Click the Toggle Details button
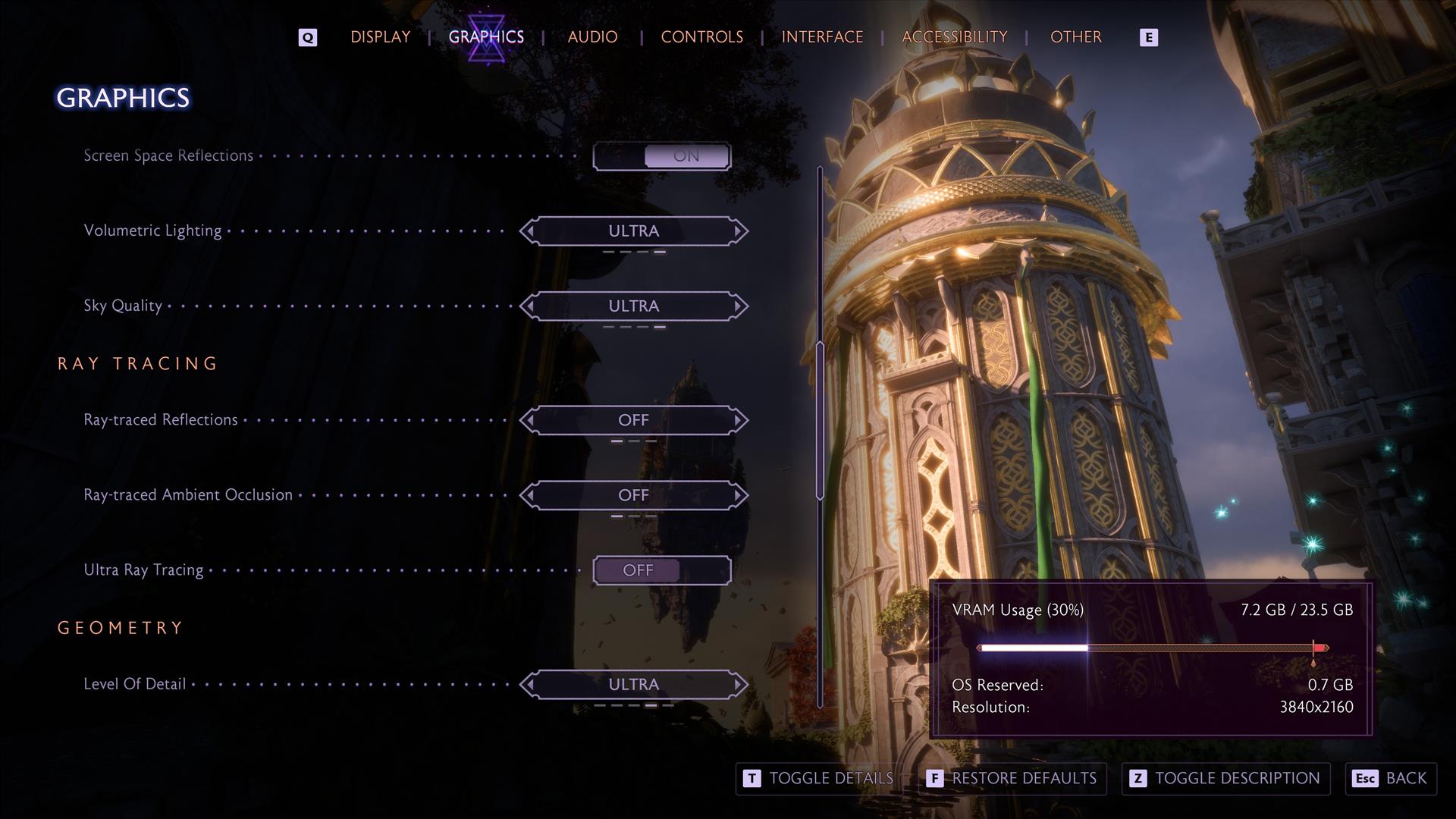Image resolution: width=1456 pixels, height=819 pixels. 818,779
